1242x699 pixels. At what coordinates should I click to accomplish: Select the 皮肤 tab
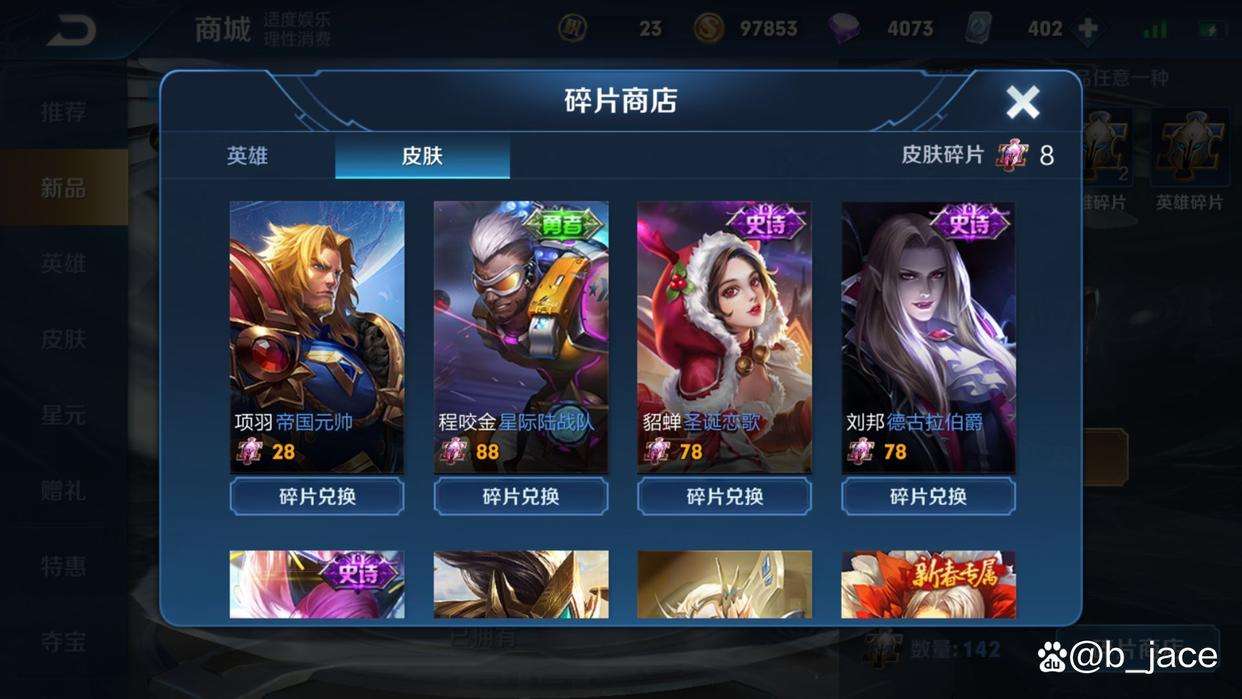click(x=422, y=156)
